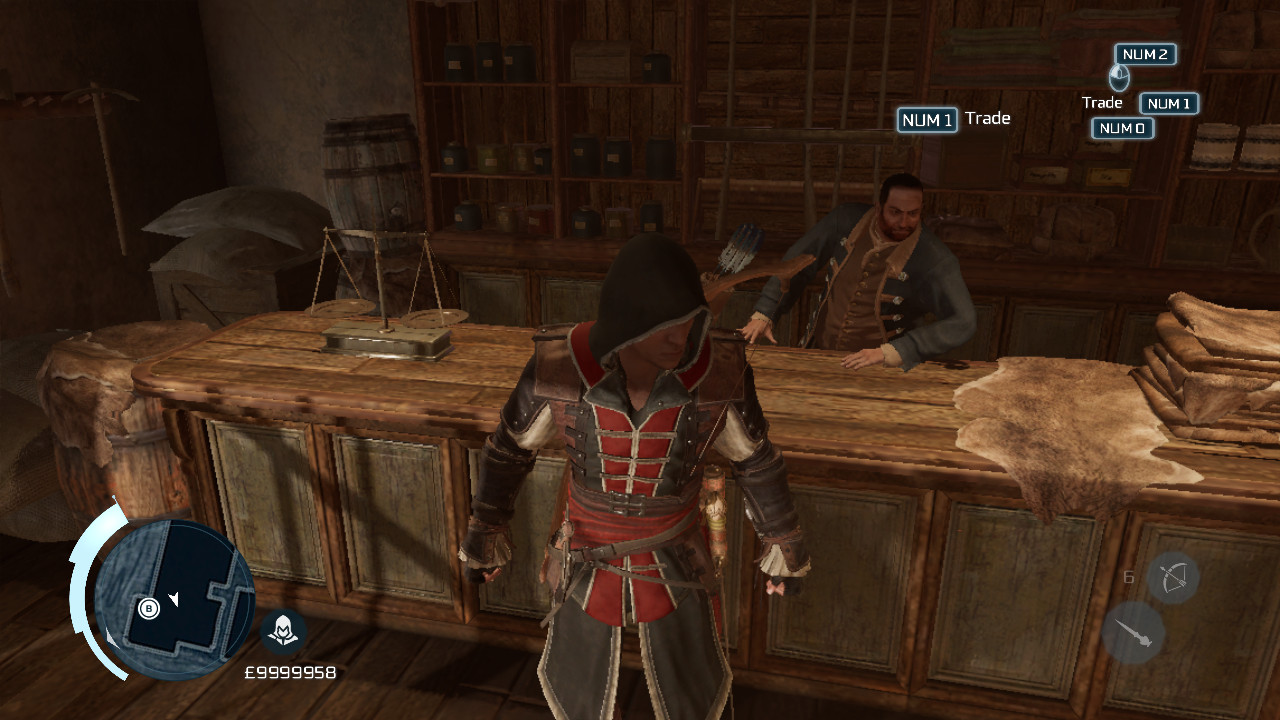
Task: Click the player arrow on the minimap
Action: point(175,597)
